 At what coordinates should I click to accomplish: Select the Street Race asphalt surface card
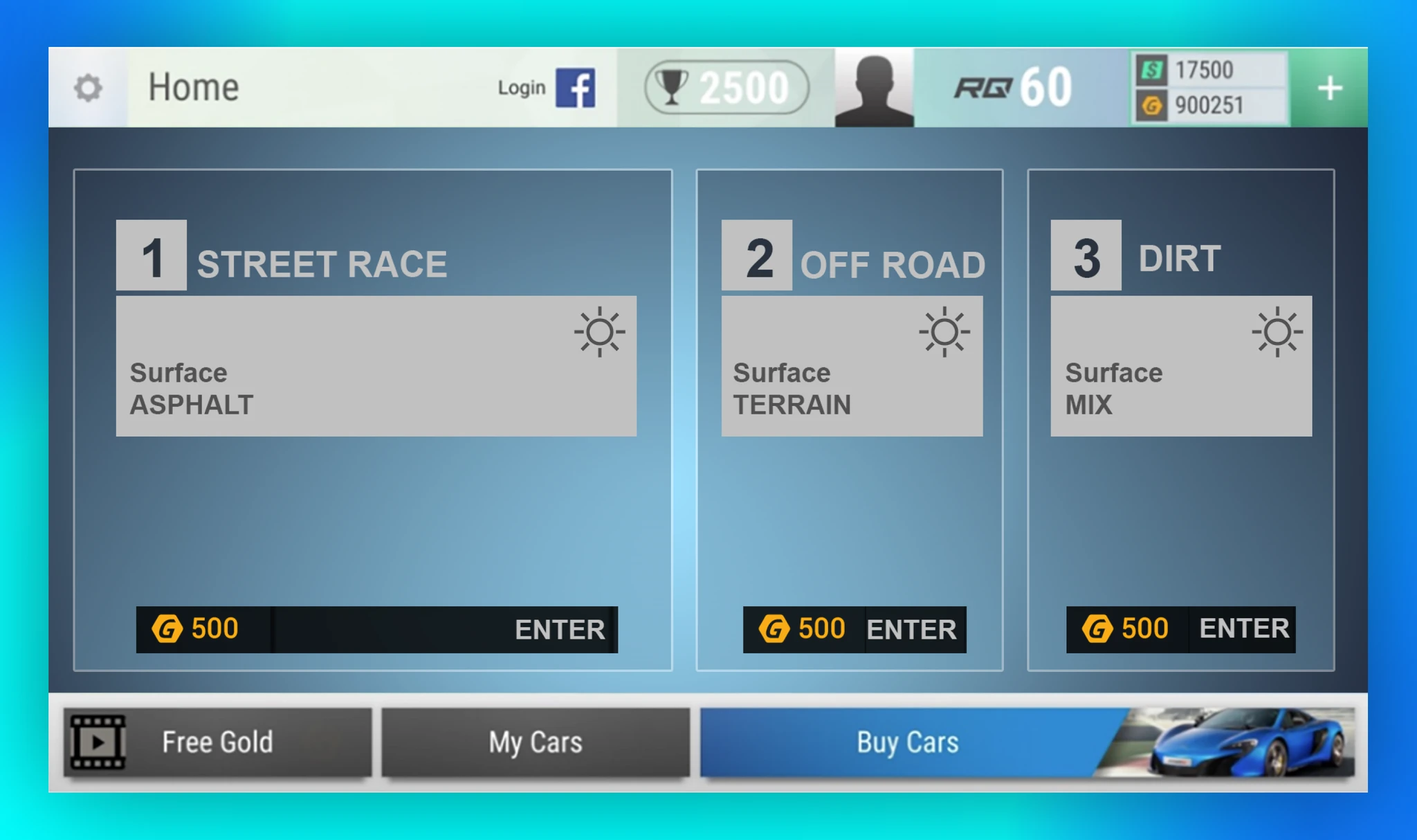(x=376, y=366)
